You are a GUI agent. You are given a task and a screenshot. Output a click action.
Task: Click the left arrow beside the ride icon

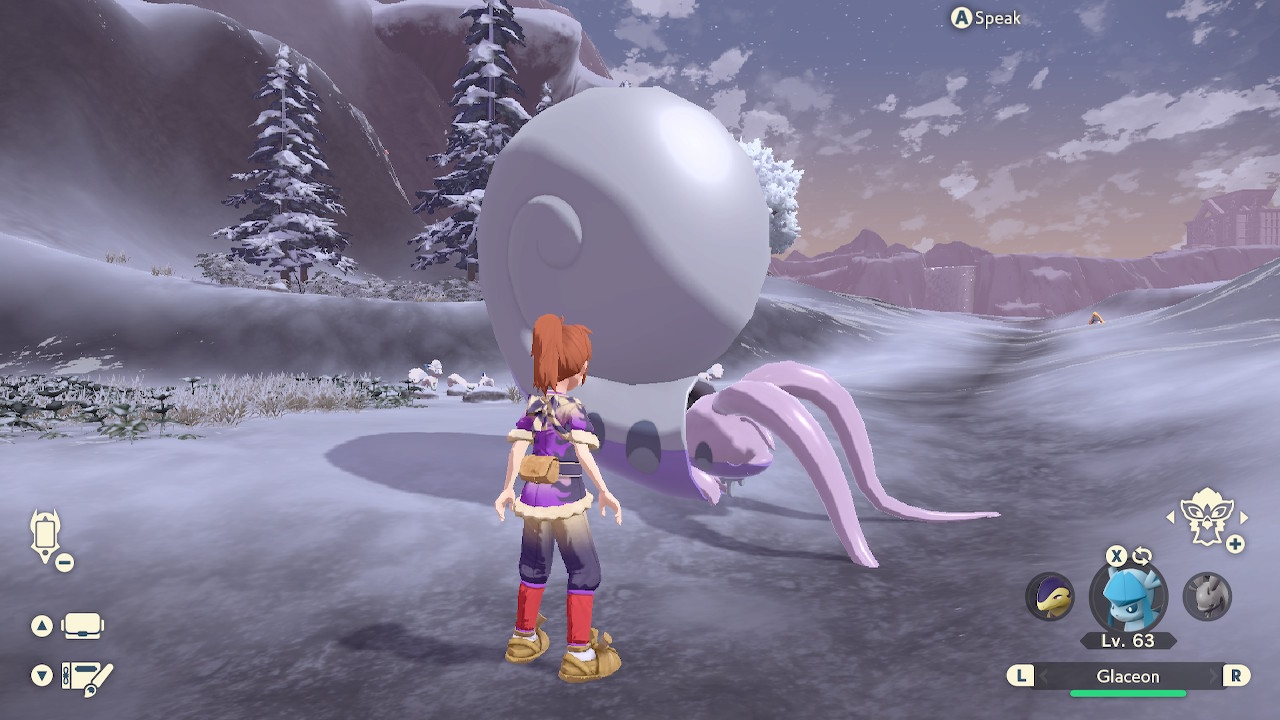pyautogui.click(x=1171, y=517)
